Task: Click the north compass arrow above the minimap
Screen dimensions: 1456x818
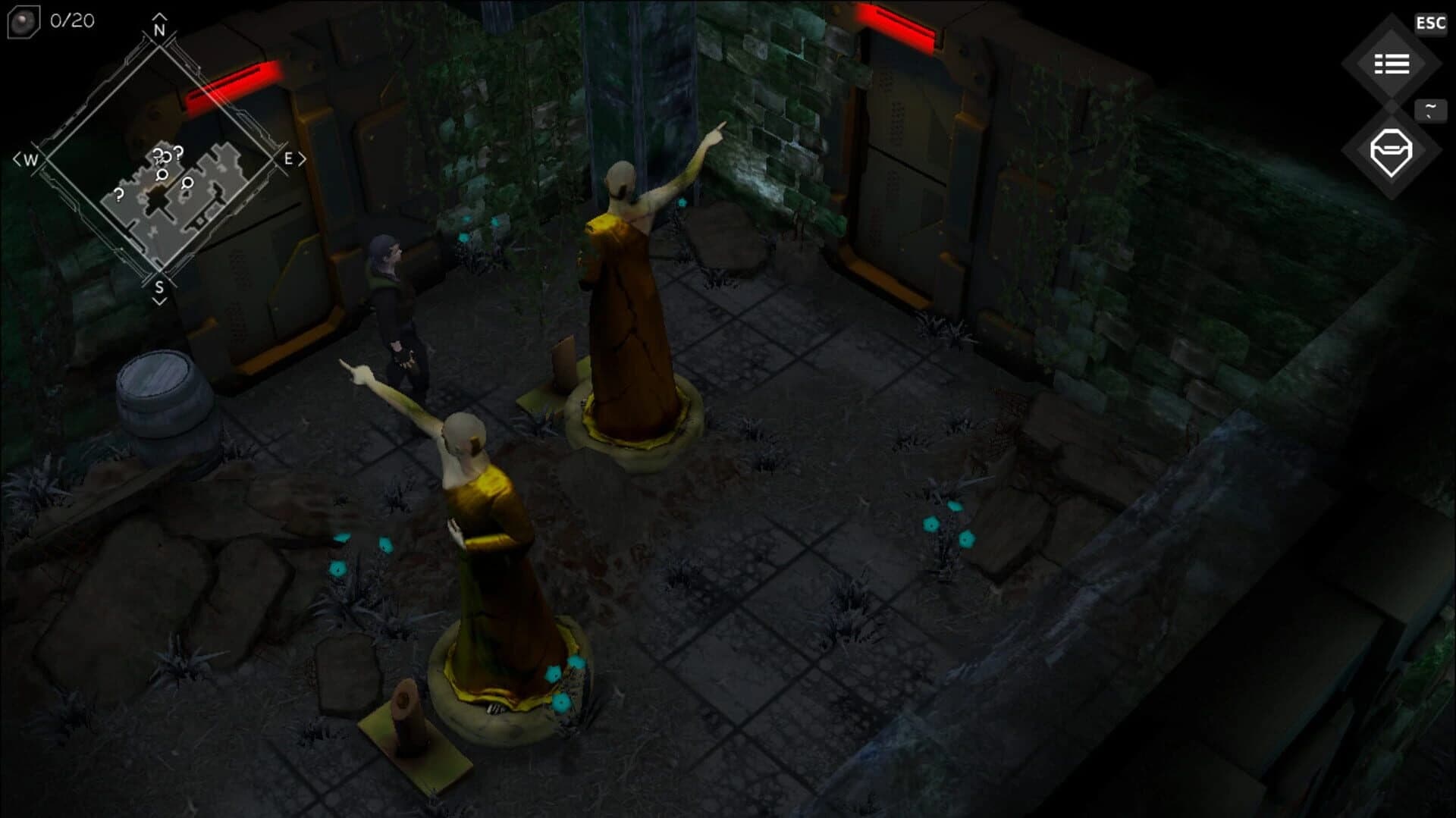Action: click(159, 24)
